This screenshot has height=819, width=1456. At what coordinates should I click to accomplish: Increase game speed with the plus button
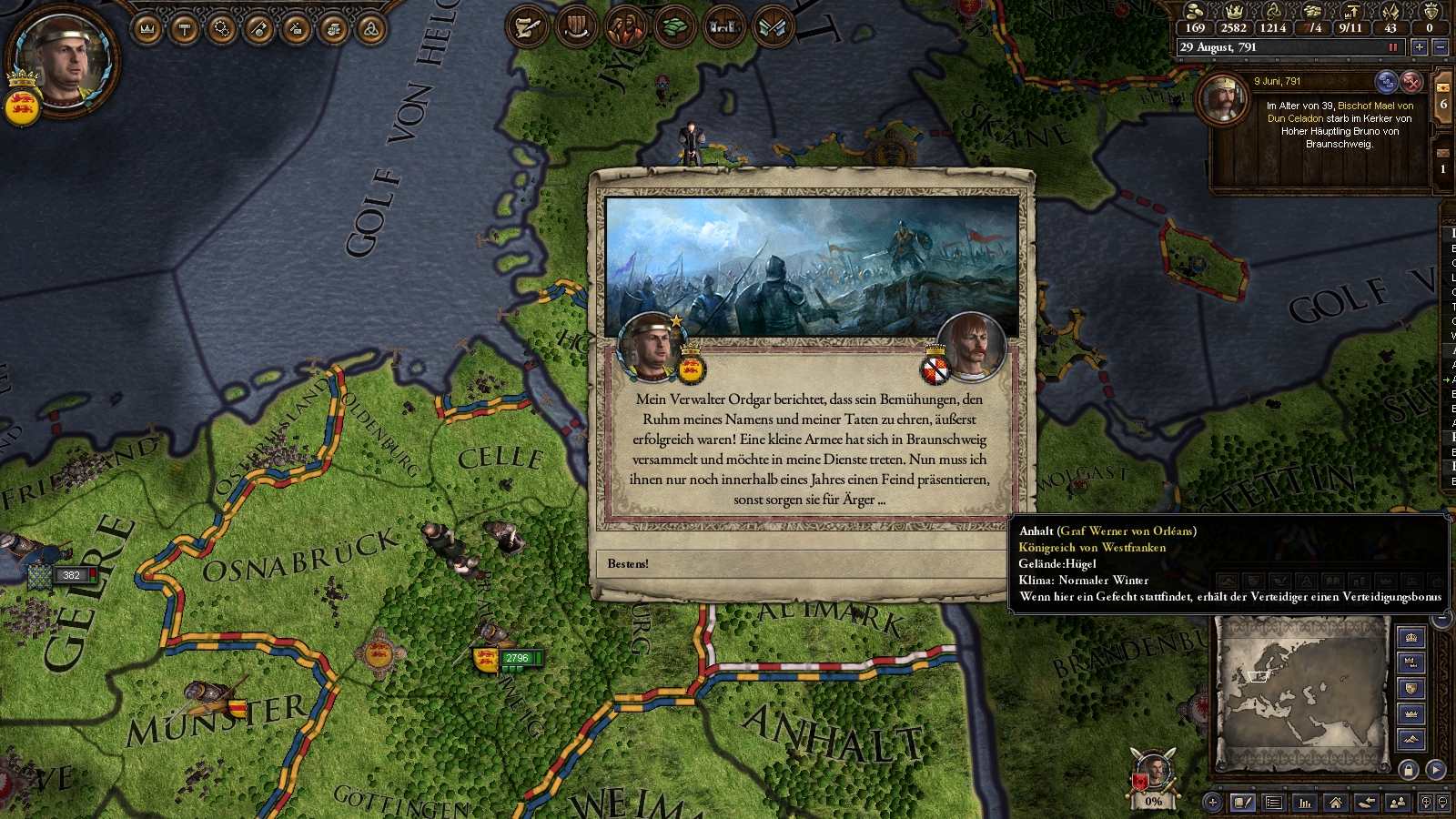point(1419,47)
